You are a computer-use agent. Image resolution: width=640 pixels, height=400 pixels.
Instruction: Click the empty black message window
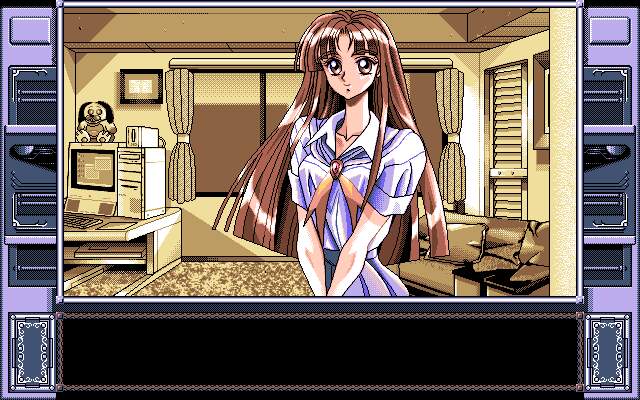(x=319, y=350)
